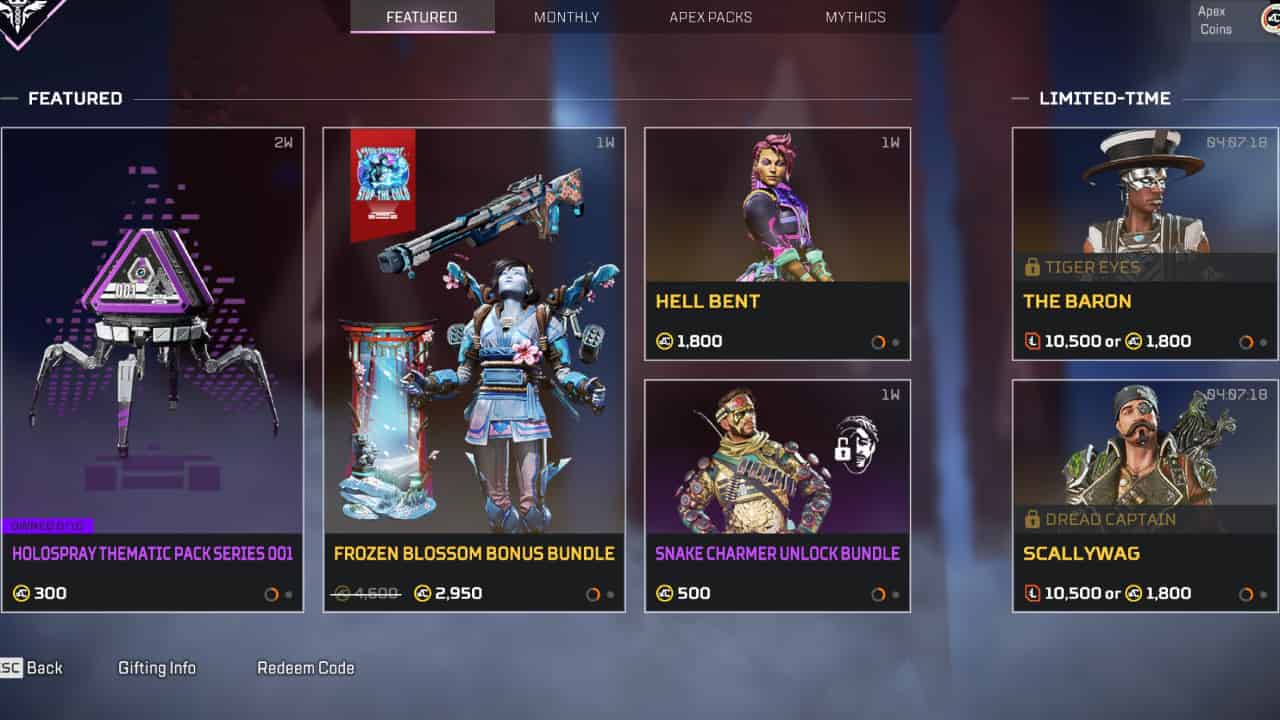Switch to the MONTHLY tab
The height and width of the screenshot is (720, 1280).
click(x=566, y=17)
